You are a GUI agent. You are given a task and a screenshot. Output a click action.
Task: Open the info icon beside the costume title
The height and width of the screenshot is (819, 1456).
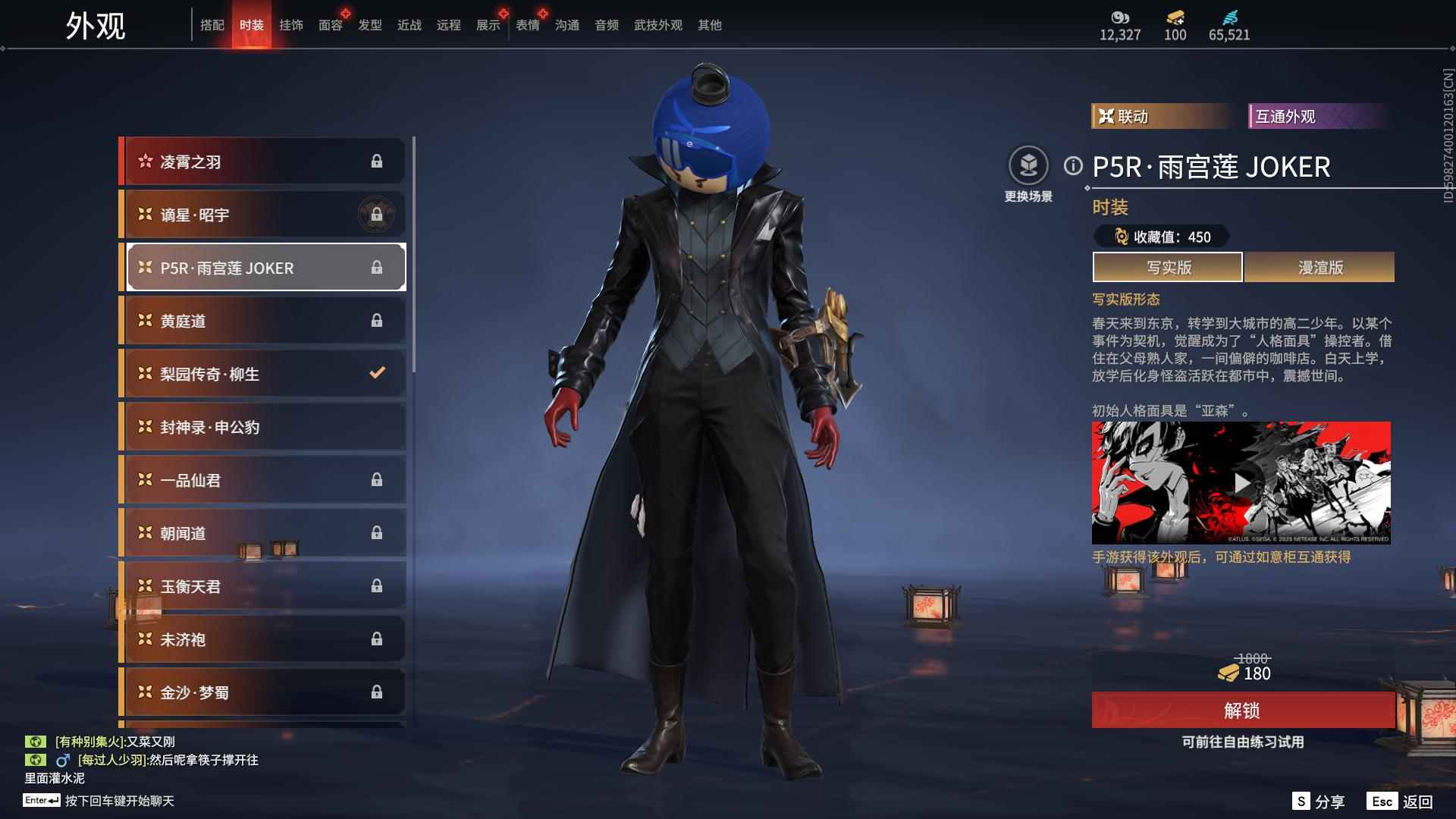(1073, 166)
